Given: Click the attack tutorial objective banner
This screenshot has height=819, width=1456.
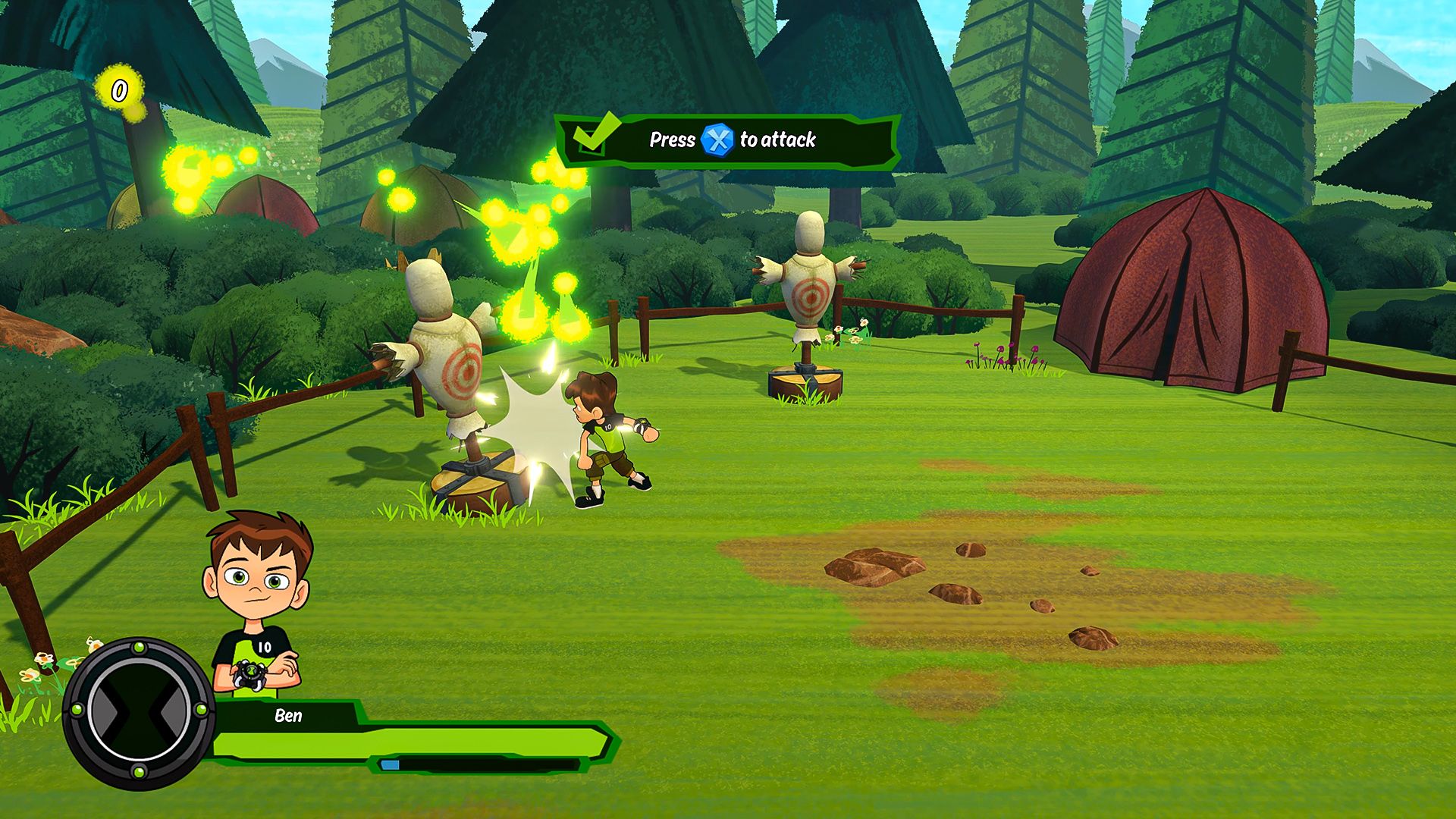Looking at the screenshot, I should 728,140.
